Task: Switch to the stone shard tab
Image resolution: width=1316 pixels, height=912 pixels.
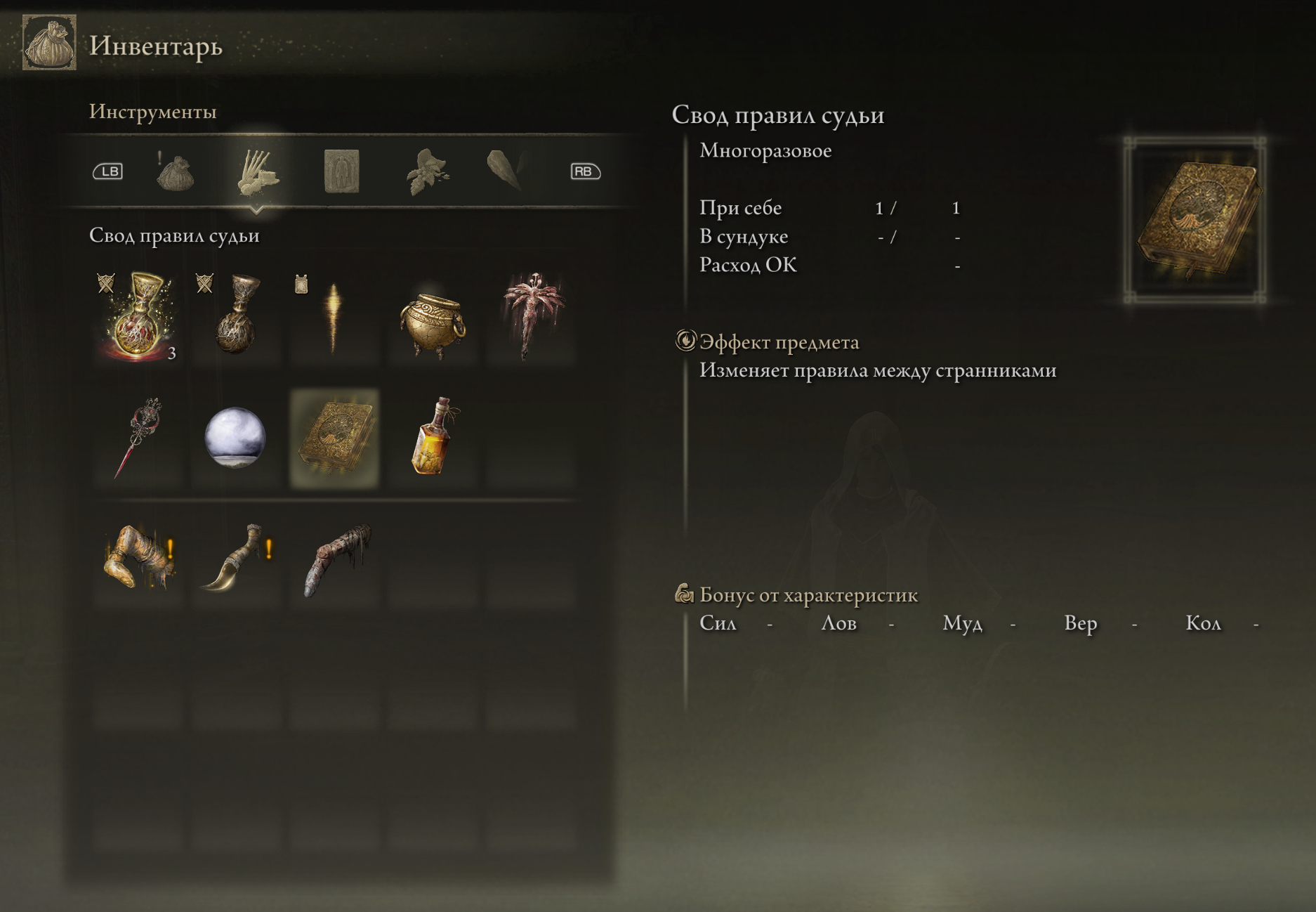Action: [506, 171]
